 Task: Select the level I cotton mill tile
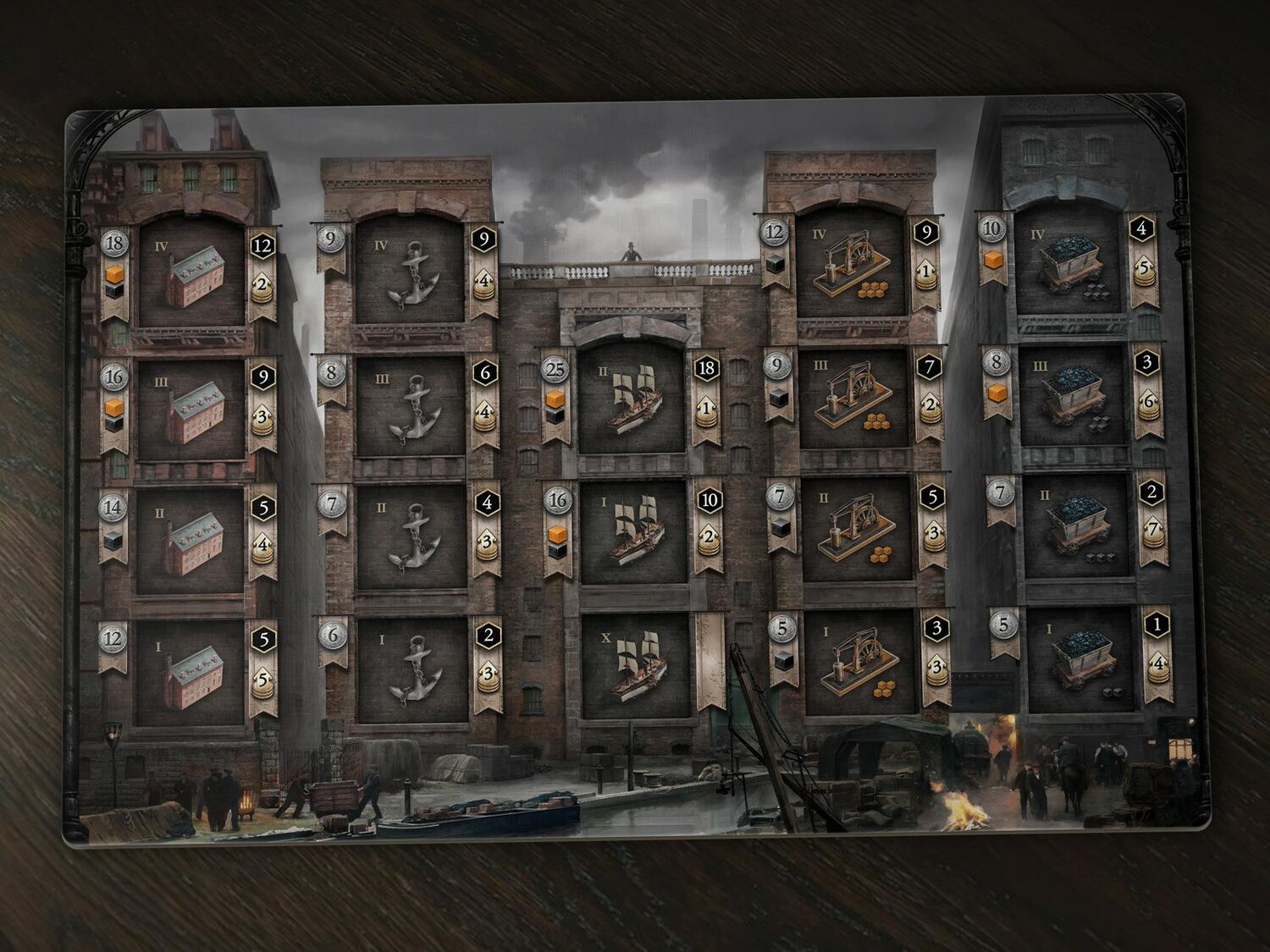point(190,670)
